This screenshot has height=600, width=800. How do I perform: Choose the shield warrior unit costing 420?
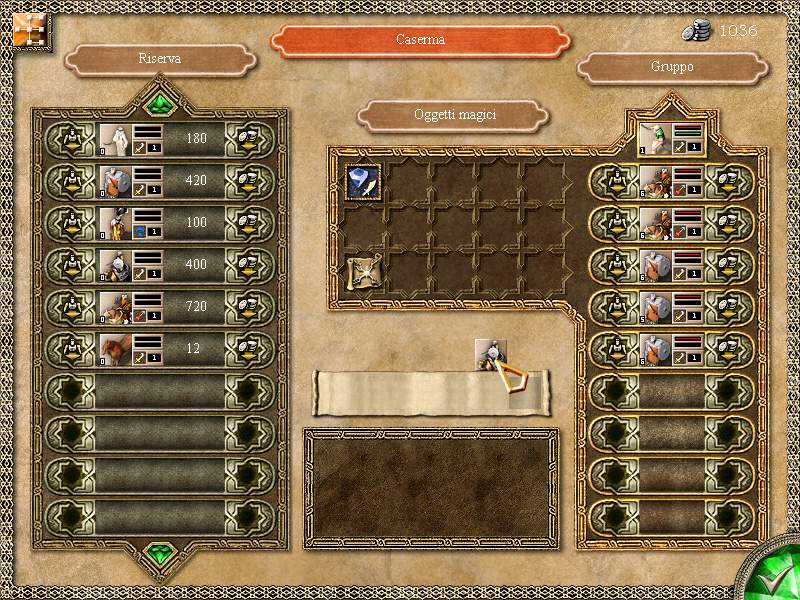click(x=113, y=182)
